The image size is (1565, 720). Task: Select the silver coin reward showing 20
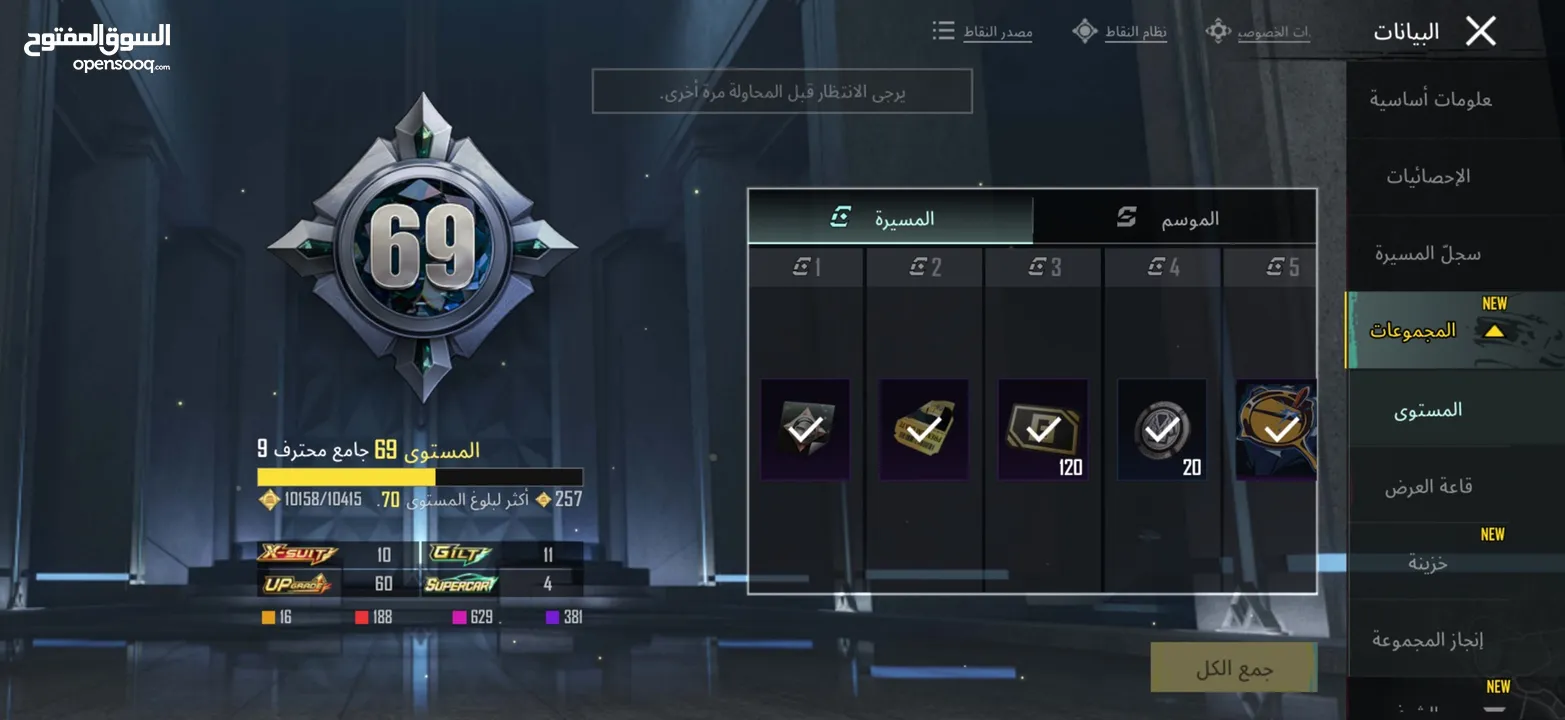coord(1161,429)
